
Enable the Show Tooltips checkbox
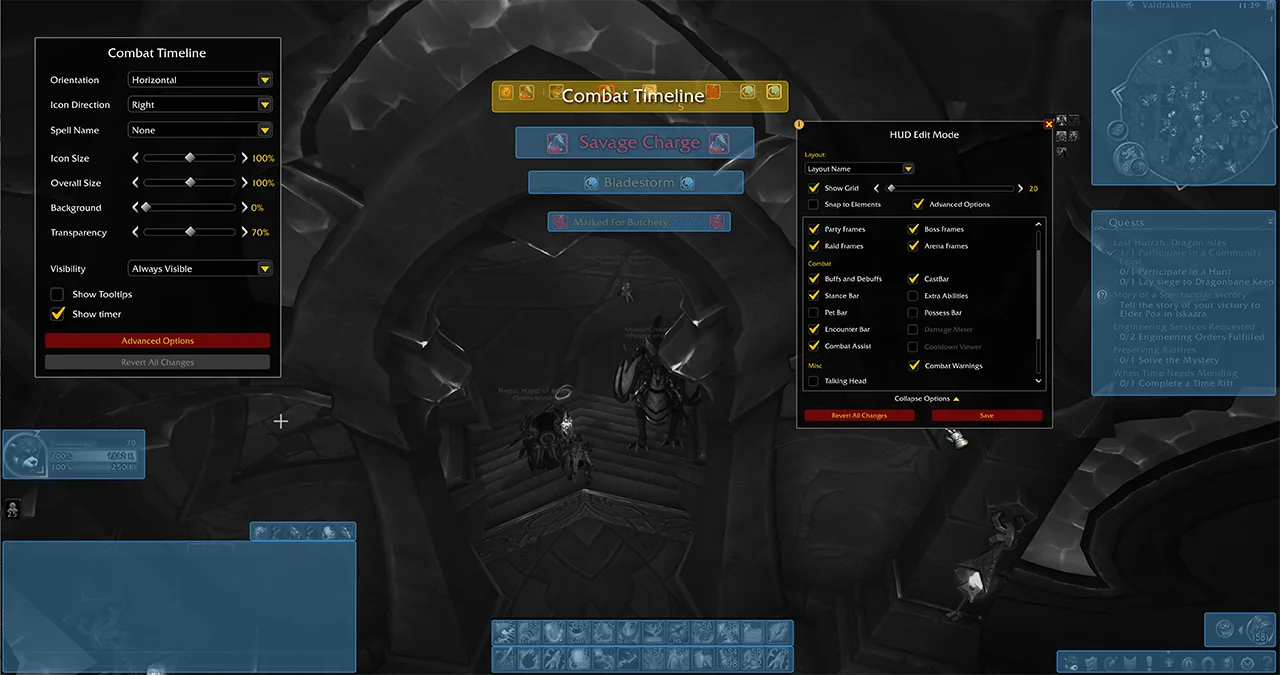[x=57, y=295]
